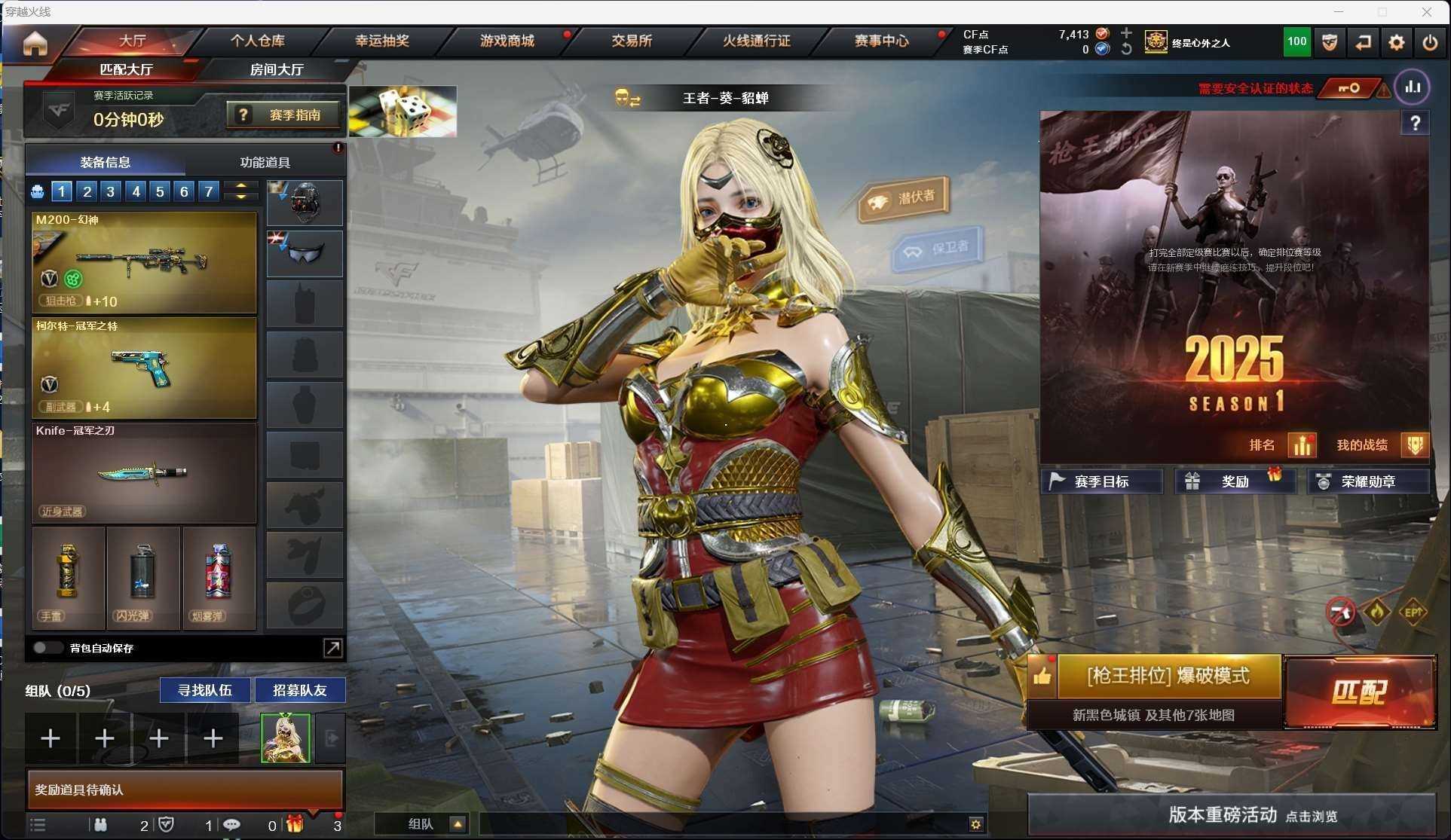Select the Knife-冠军之刃 melee slot
This screenshot has width=1451, height=840.
pos(144,473)
